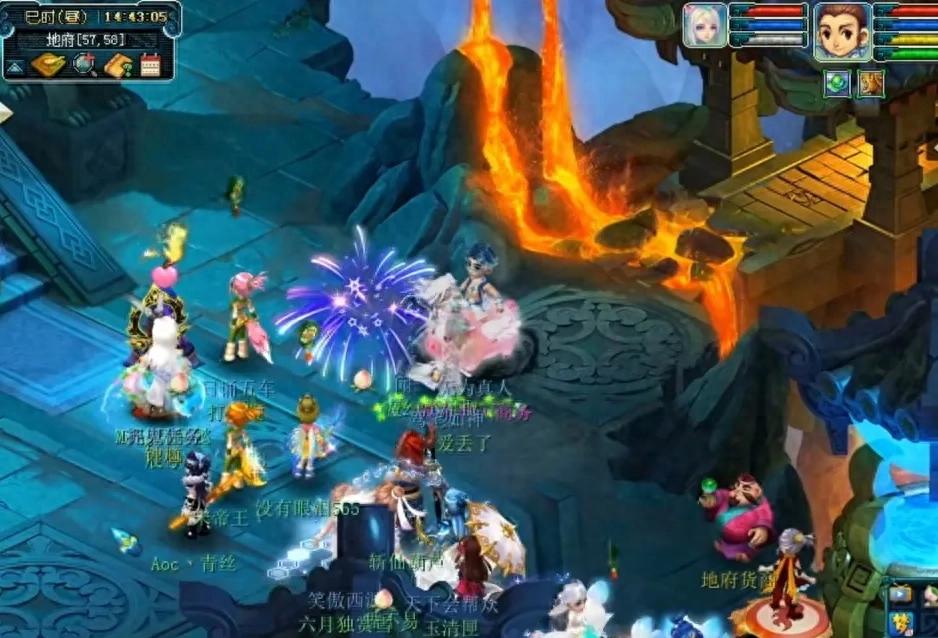938x638 pixels.
Task: Click the green orb buff icon
Action: point(837,83)
